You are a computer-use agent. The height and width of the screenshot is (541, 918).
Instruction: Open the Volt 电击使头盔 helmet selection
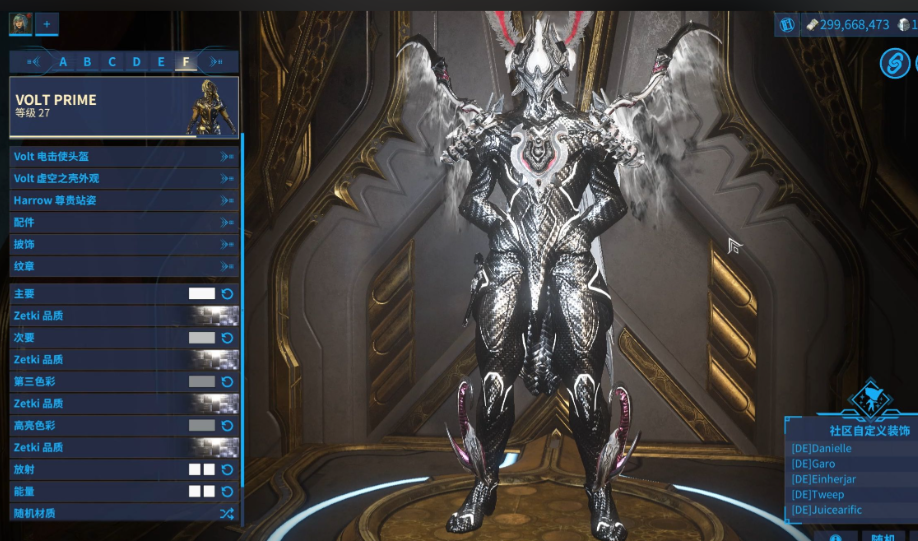point(124,156)
